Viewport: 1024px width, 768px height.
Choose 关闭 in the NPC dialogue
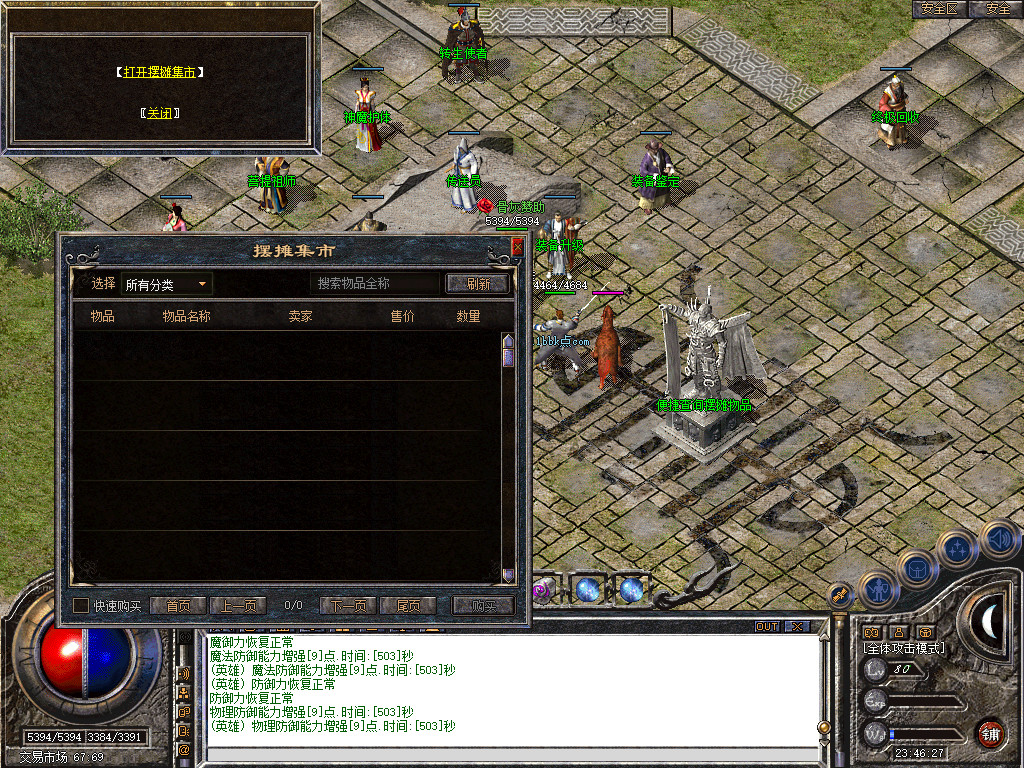click(160, 113)
